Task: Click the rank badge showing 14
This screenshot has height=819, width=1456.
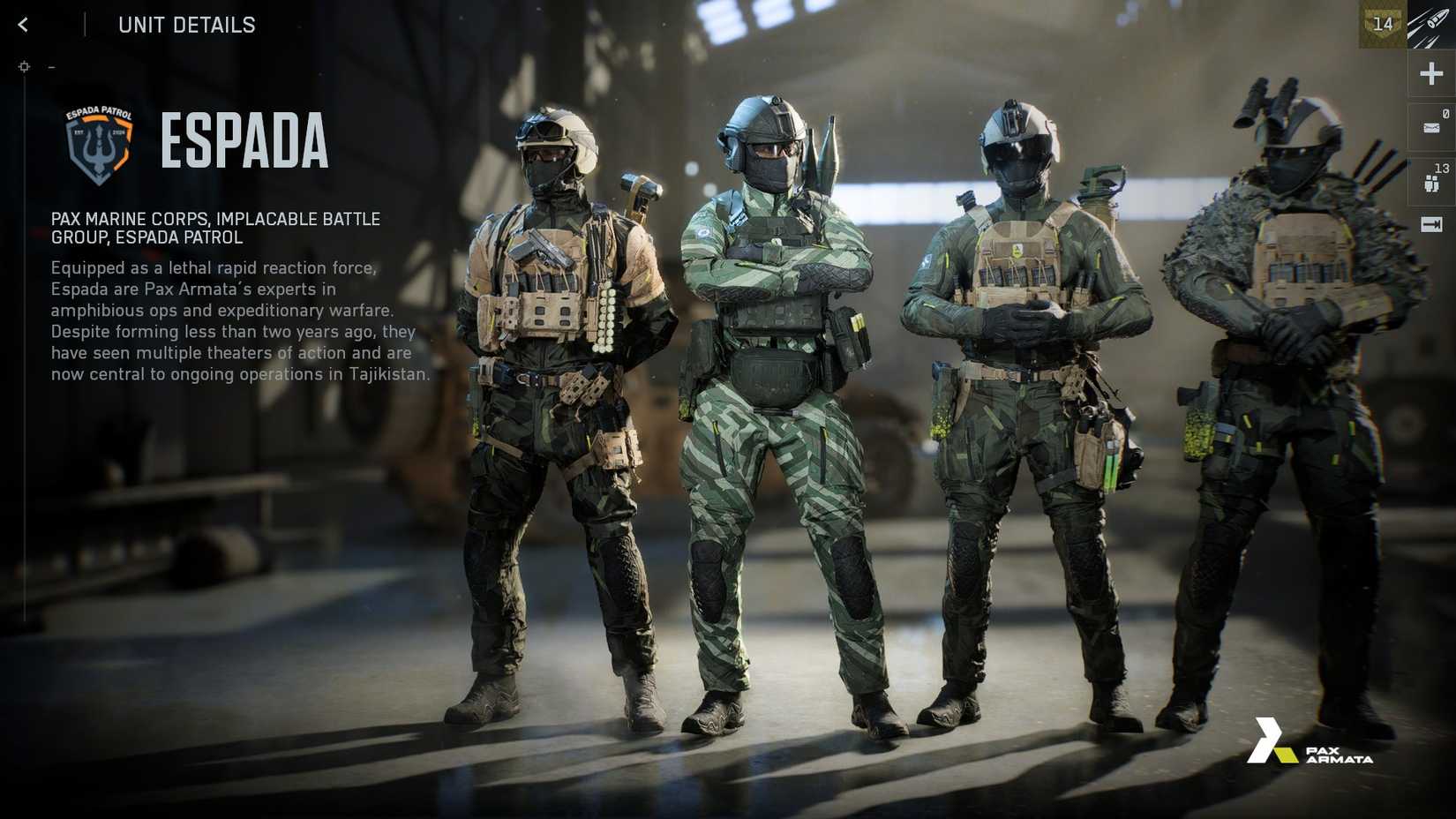Action: tap(1382, 24)
